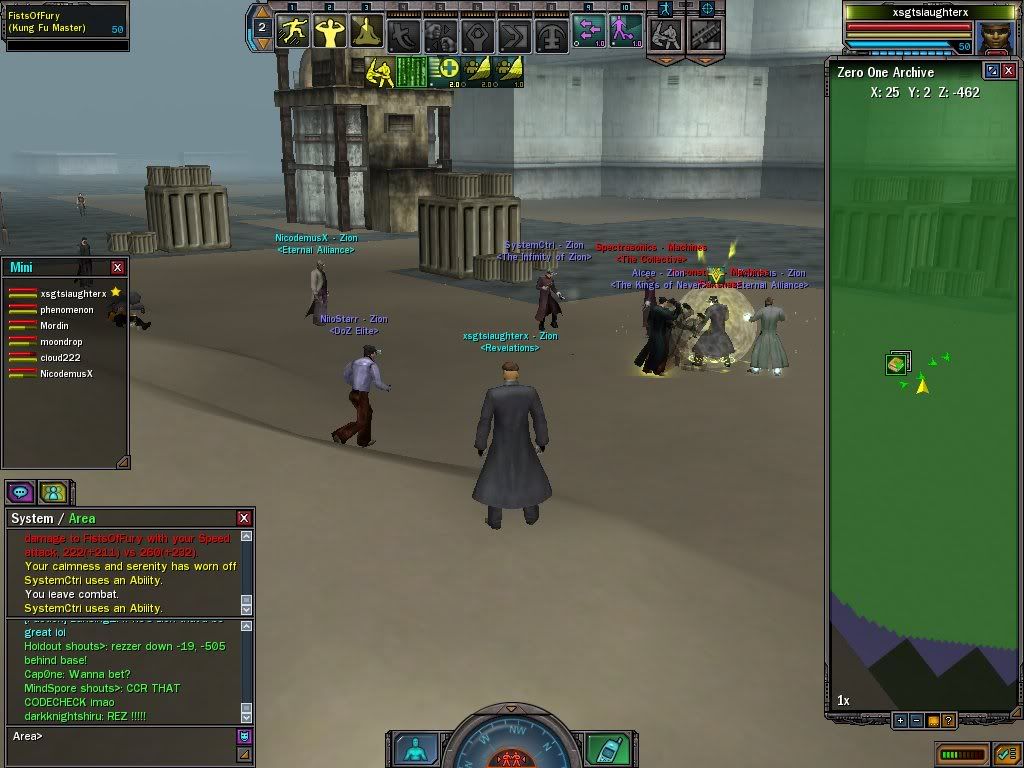This screenshot has height=768, width=1024.
Task: Activate the flying kick ability in slot 1
Action: (x=294, y=32)
